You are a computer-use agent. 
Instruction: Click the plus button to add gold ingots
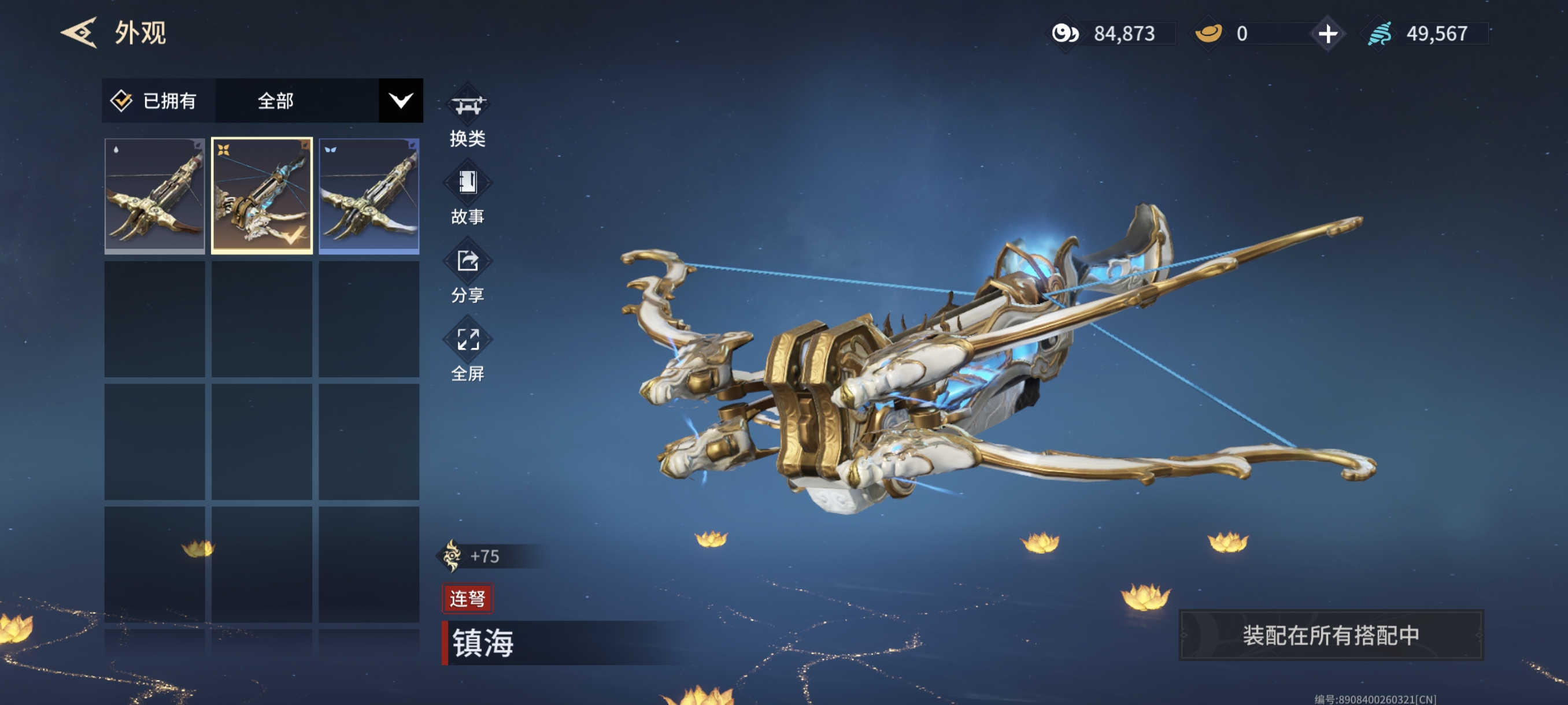pos(1327,34)
